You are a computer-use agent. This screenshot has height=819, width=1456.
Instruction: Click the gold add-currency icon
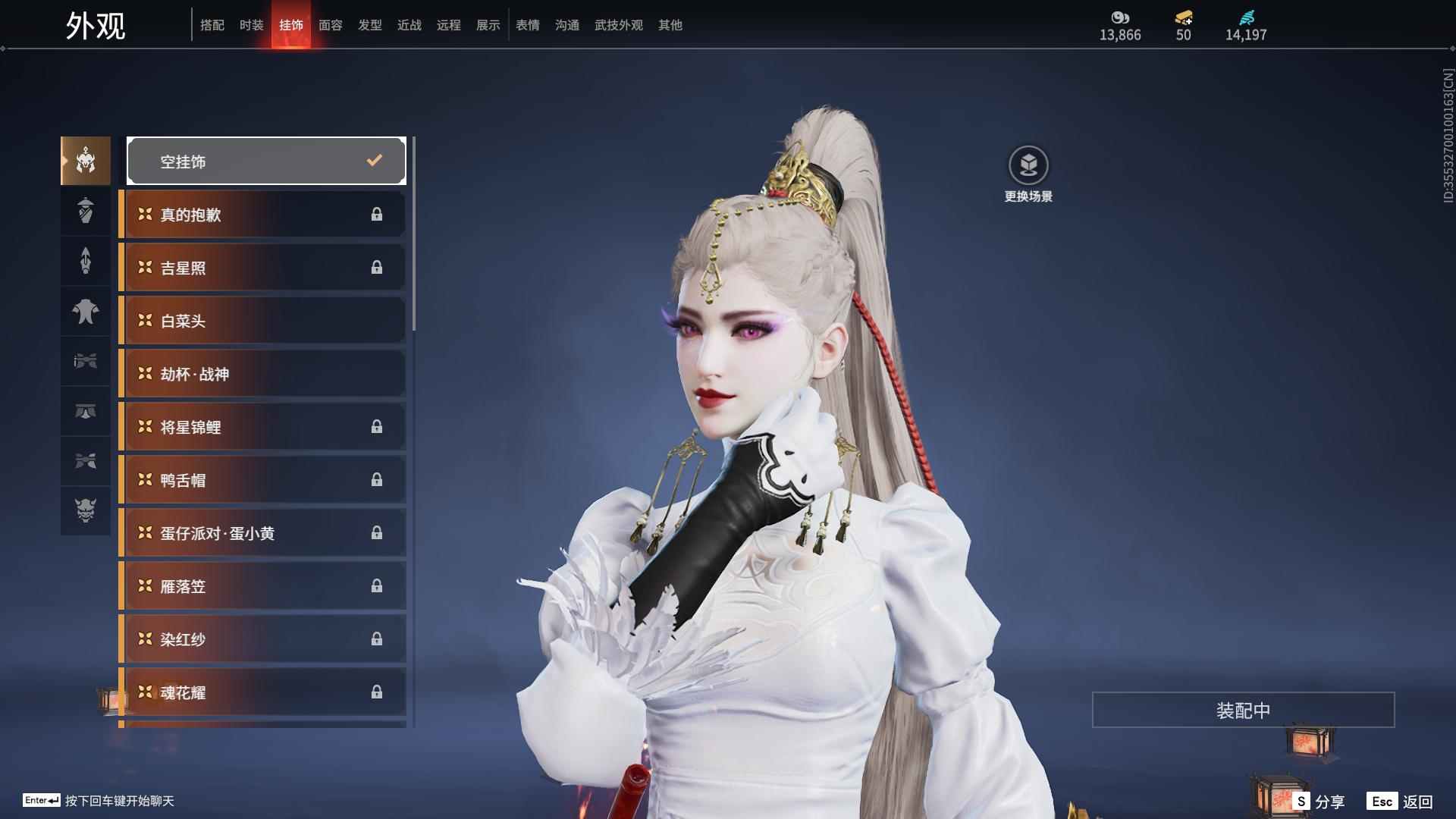tap(1183, 18)
